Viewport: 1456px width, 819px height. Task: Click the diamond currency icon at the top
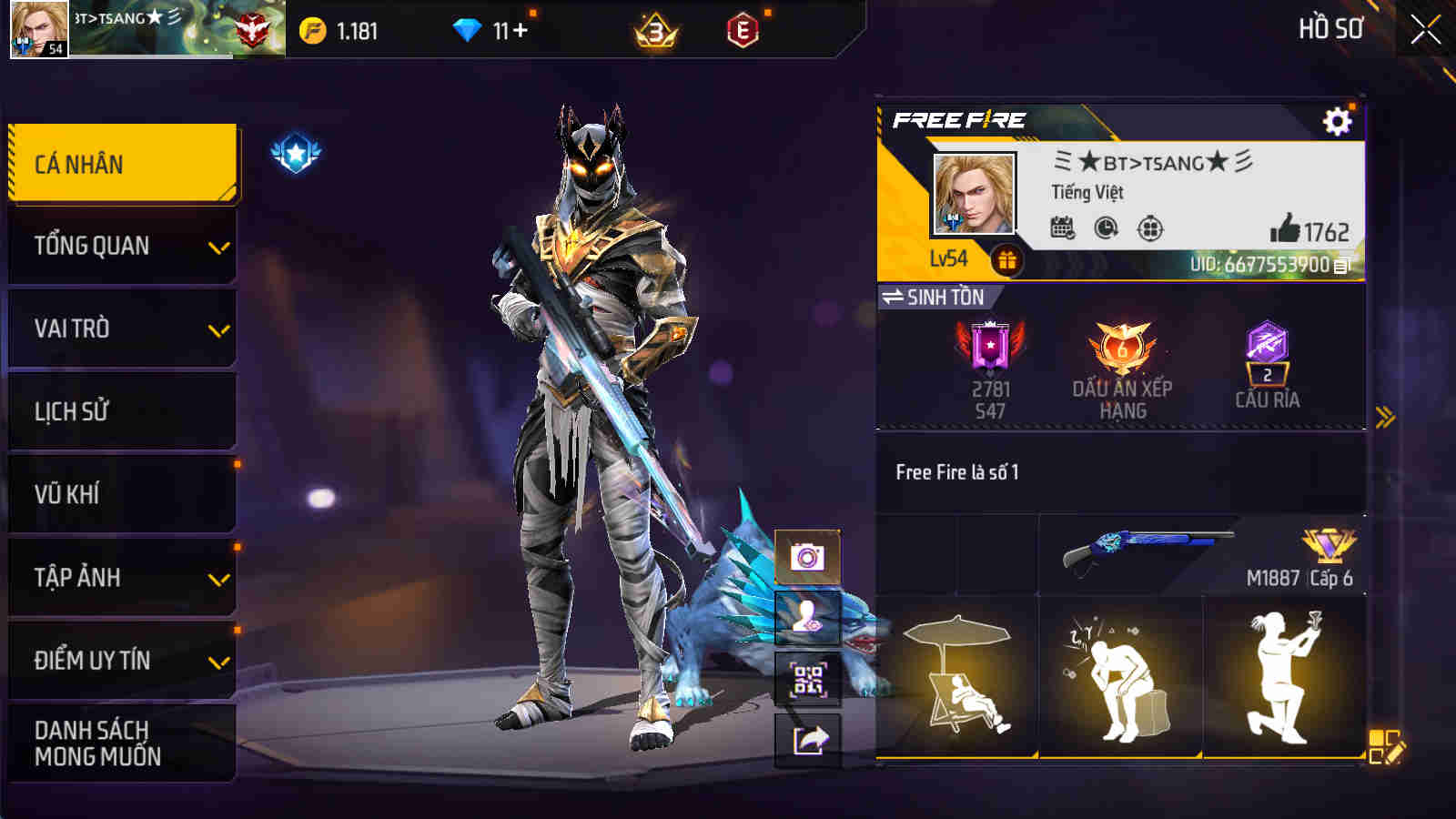(467, 29)
